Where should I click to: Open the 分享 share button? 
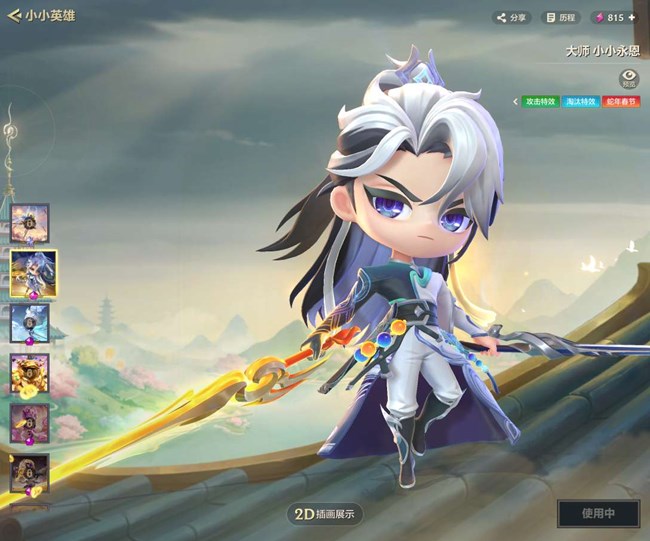point(512,17)
